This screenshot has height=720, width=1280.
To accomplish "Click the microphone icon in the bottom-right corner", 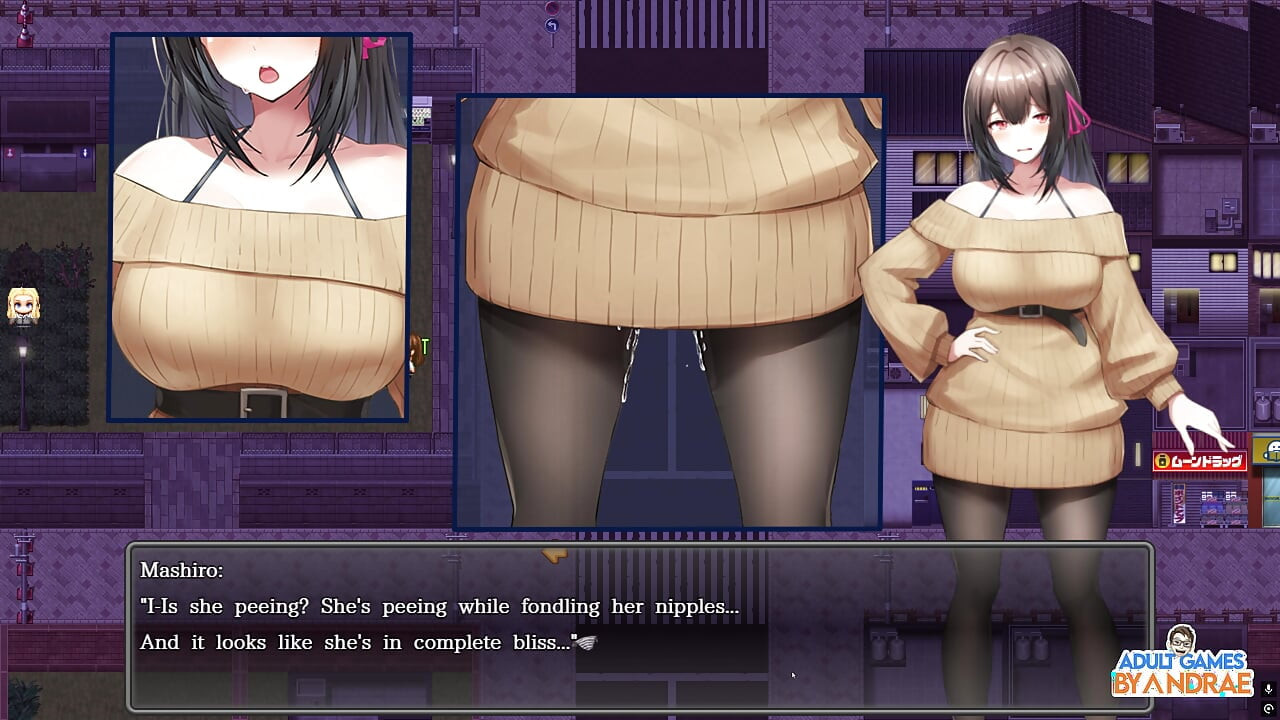I will pos(1268,688).
